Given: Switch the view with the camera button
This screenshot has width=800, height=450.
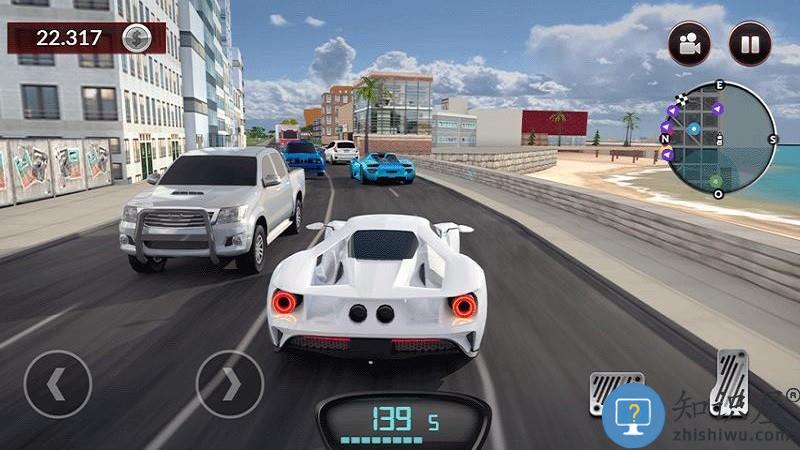Looking at the screenshot, I should (x=689, y=44).
